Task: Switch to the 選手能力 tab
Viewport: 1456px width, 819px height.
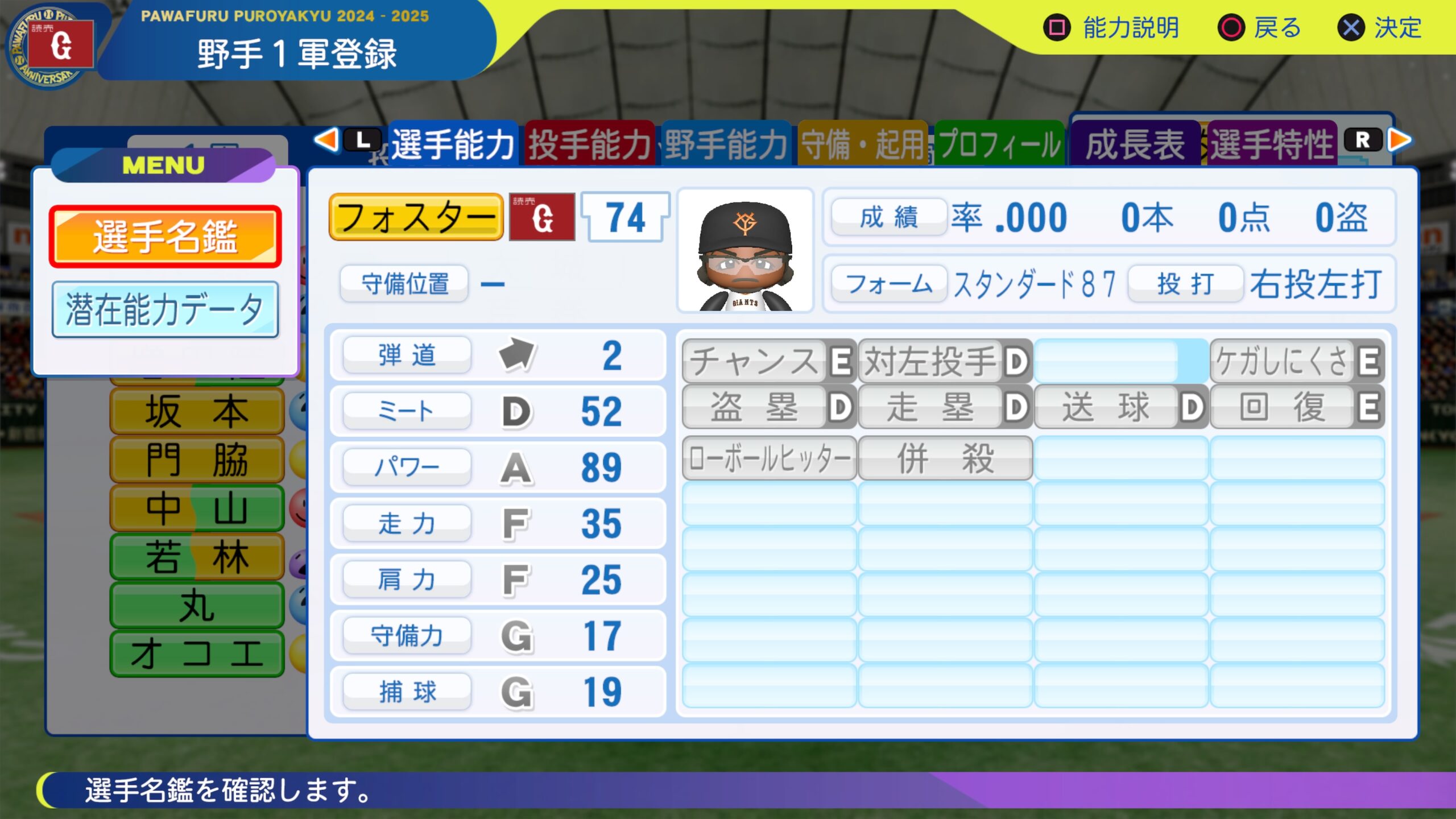Action: click(453, 144)
